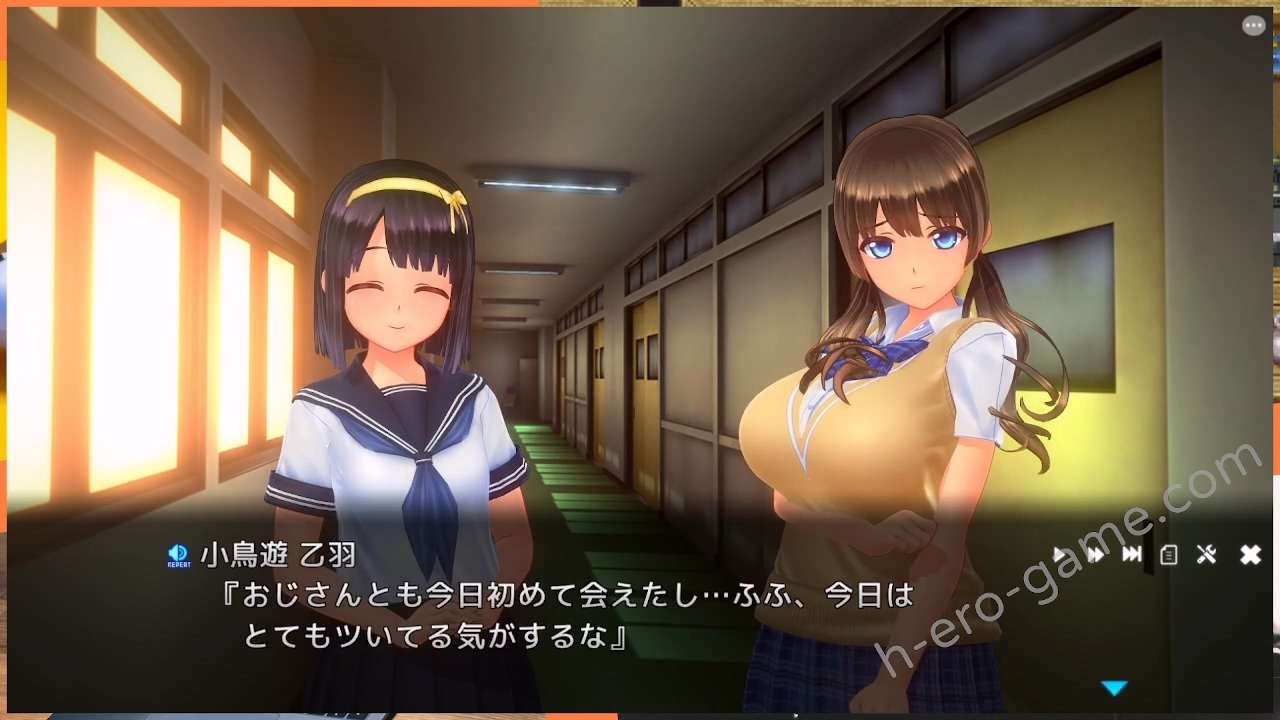Viewport: 1280px width, 720px height.
Task: Open settings with the crossed tools icon
Action: pos(1206,554)
